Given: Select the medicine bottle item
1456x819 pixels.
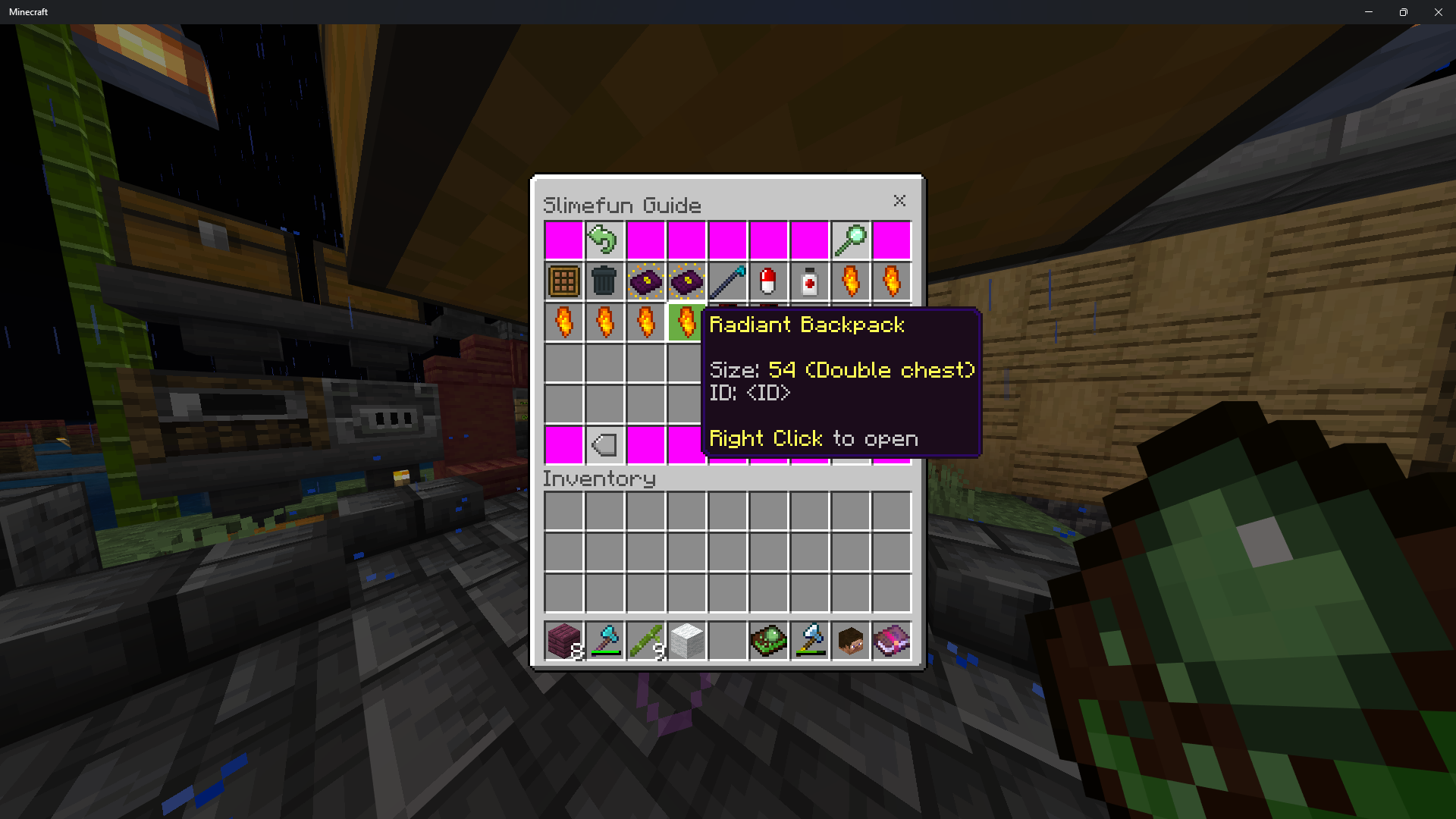Looking at the screenshot, I should (x=809, y=281).
